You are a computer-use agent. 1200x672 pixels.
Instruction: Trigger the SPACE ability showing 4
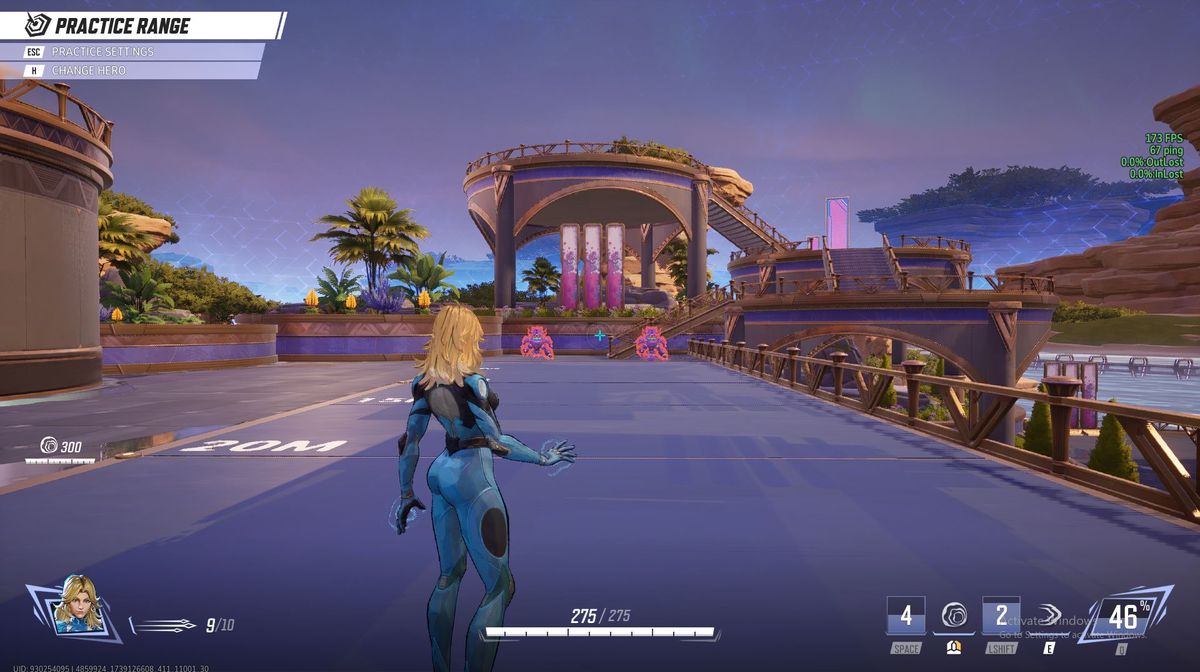906,615
